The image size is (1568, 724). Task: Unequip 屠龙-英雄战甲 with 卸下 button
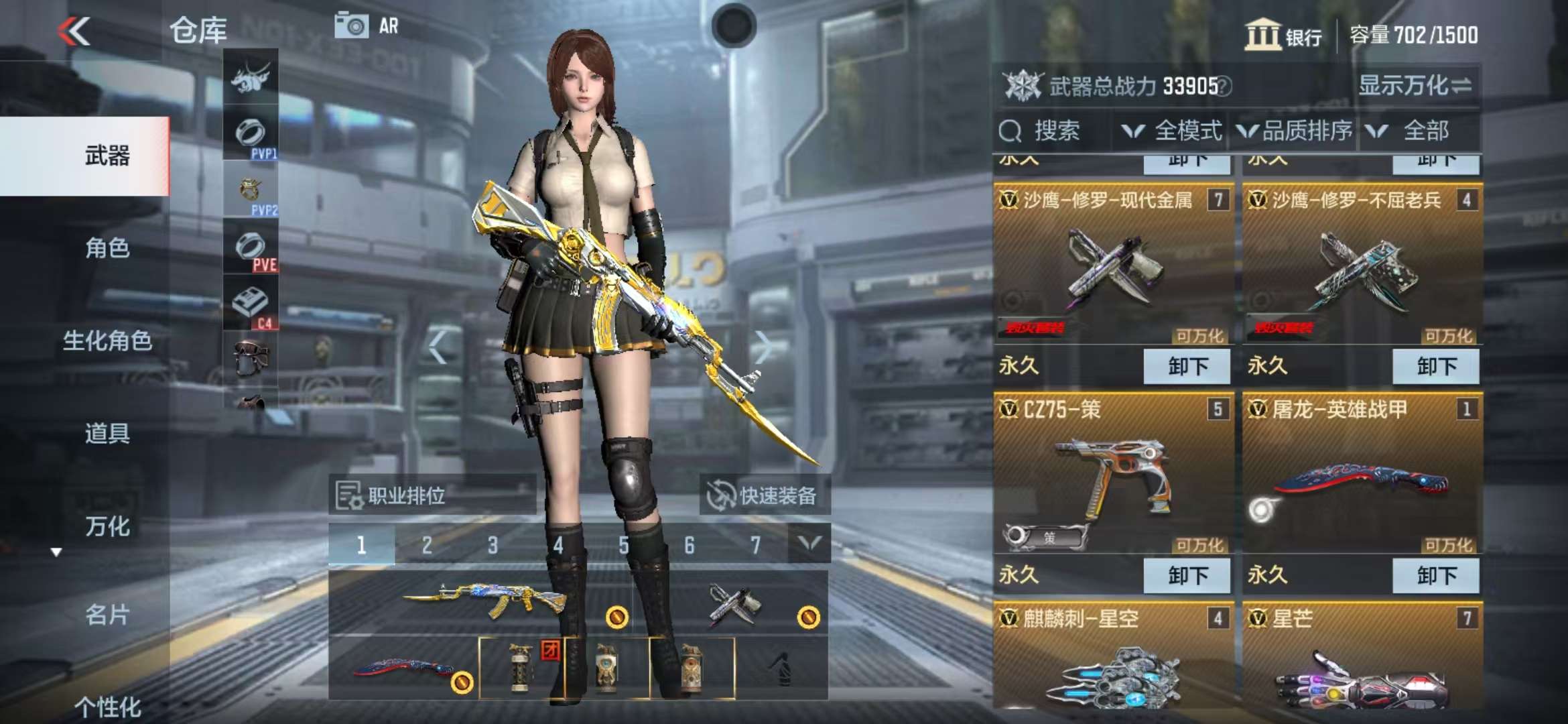tap(1435, 575)
